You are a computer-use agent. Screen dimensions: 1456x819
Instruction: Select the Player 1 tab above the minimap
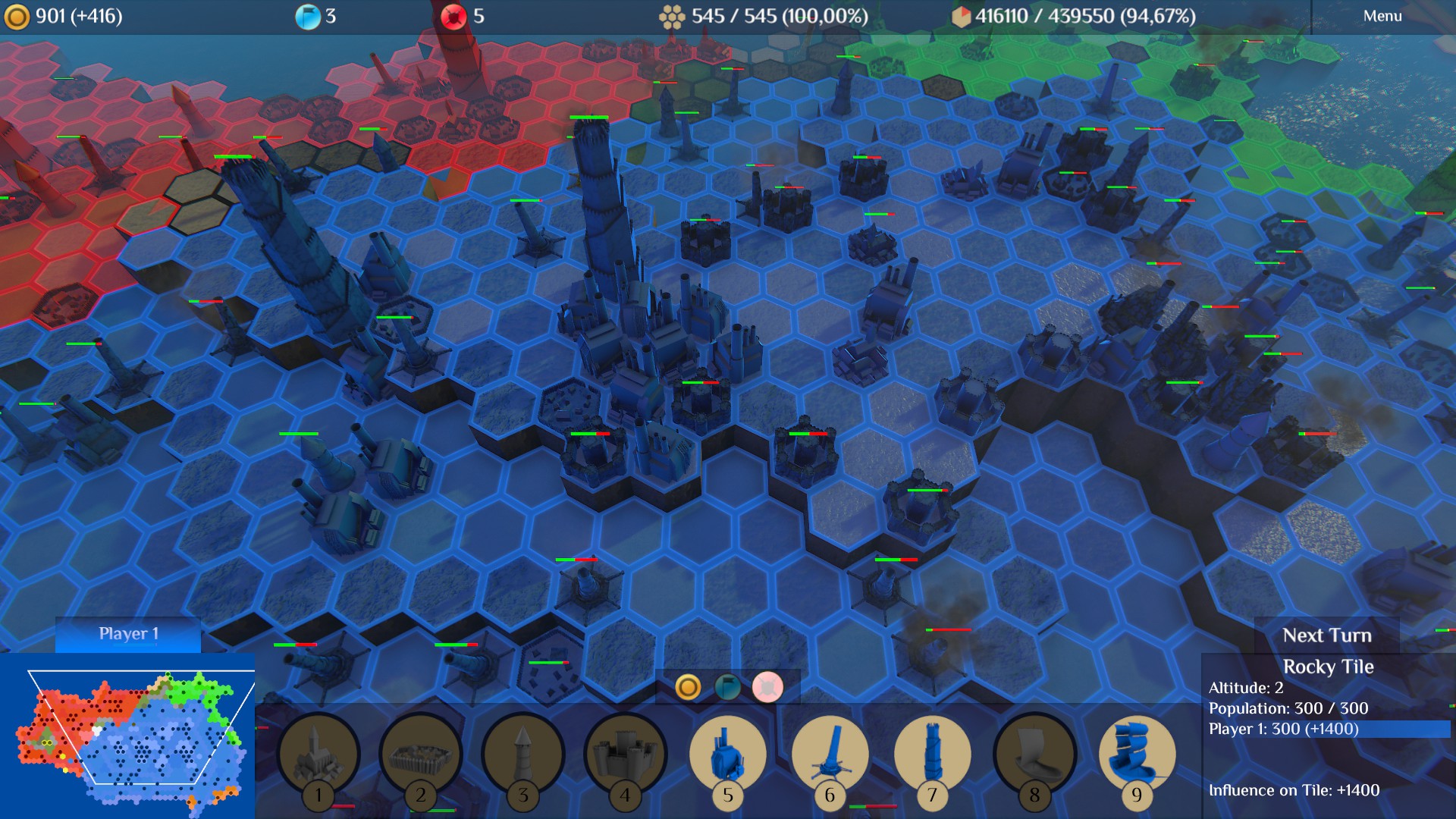click(128, 634)
